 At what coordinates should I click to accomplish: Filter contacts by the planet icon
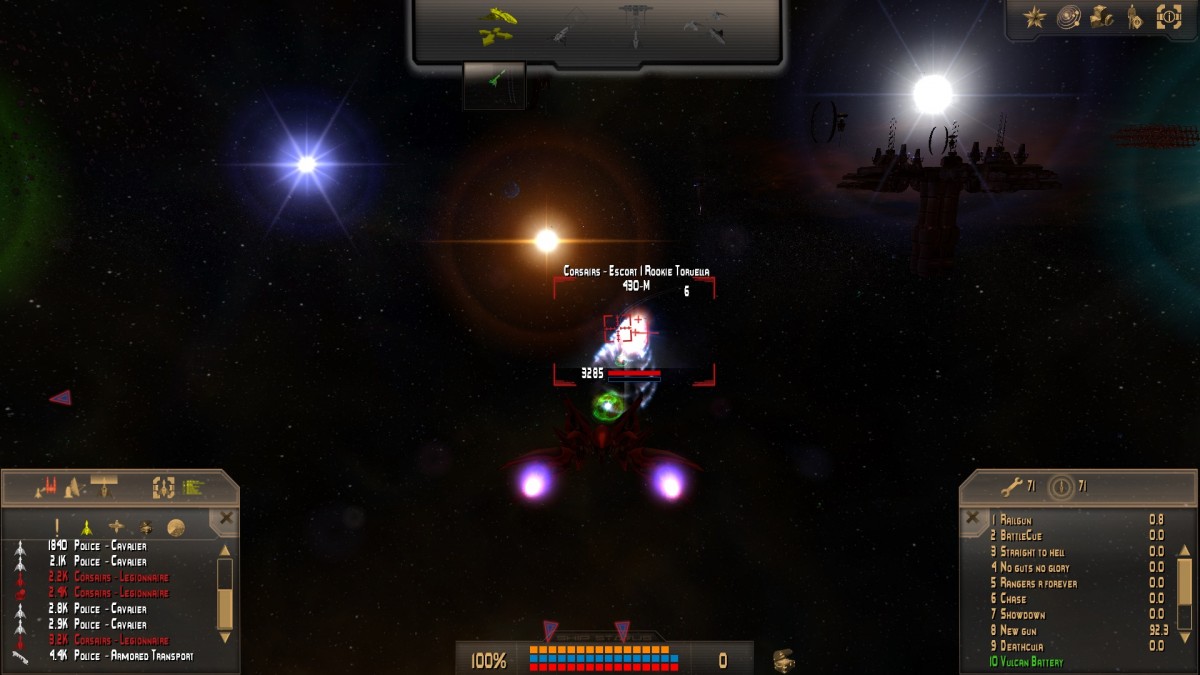pyautogui.click(x=175, y=527)
